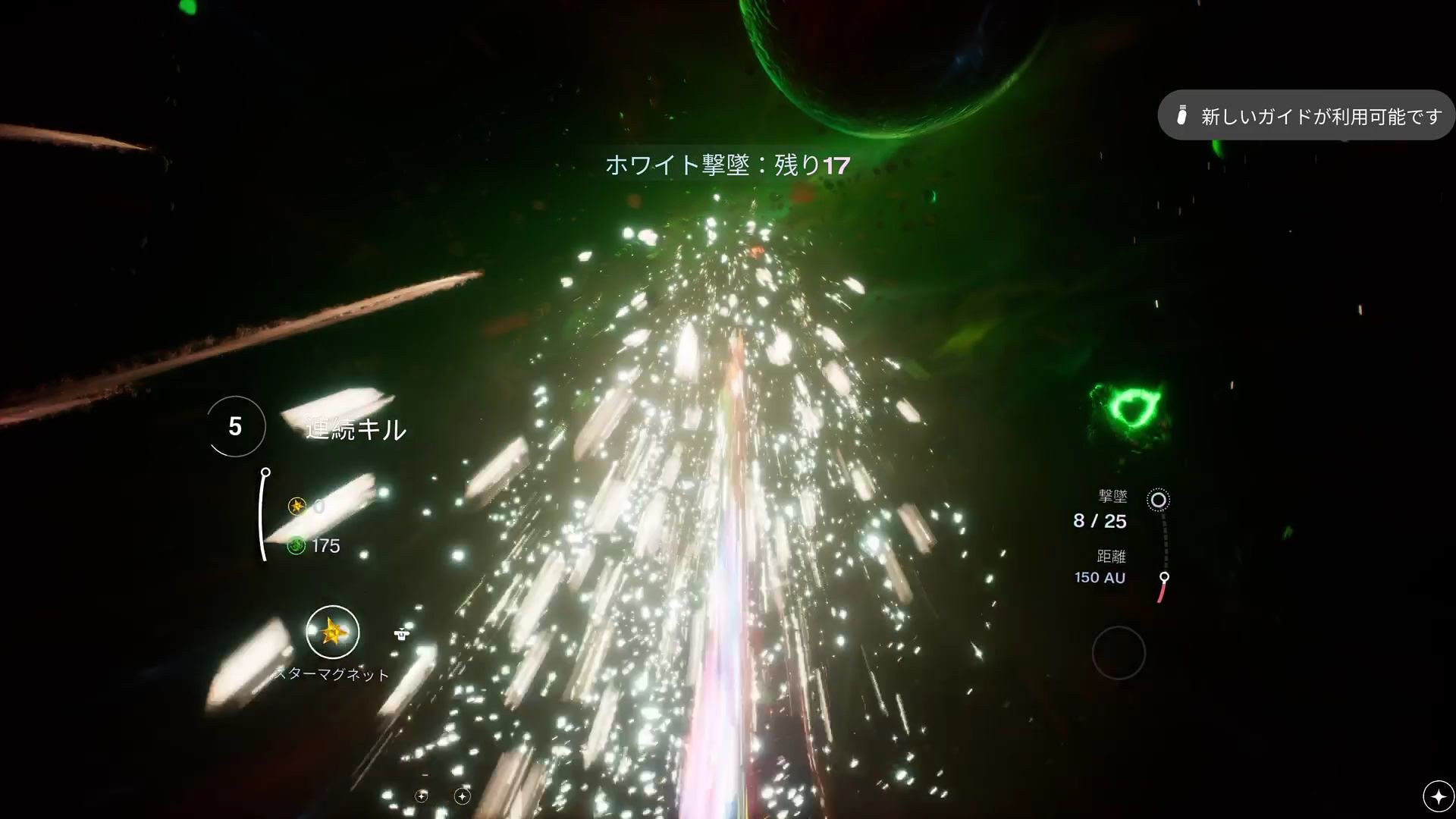Open the new guide available notification
Image resolution: width=1456 pixels, height=819 pixels.
[1306, 116]
